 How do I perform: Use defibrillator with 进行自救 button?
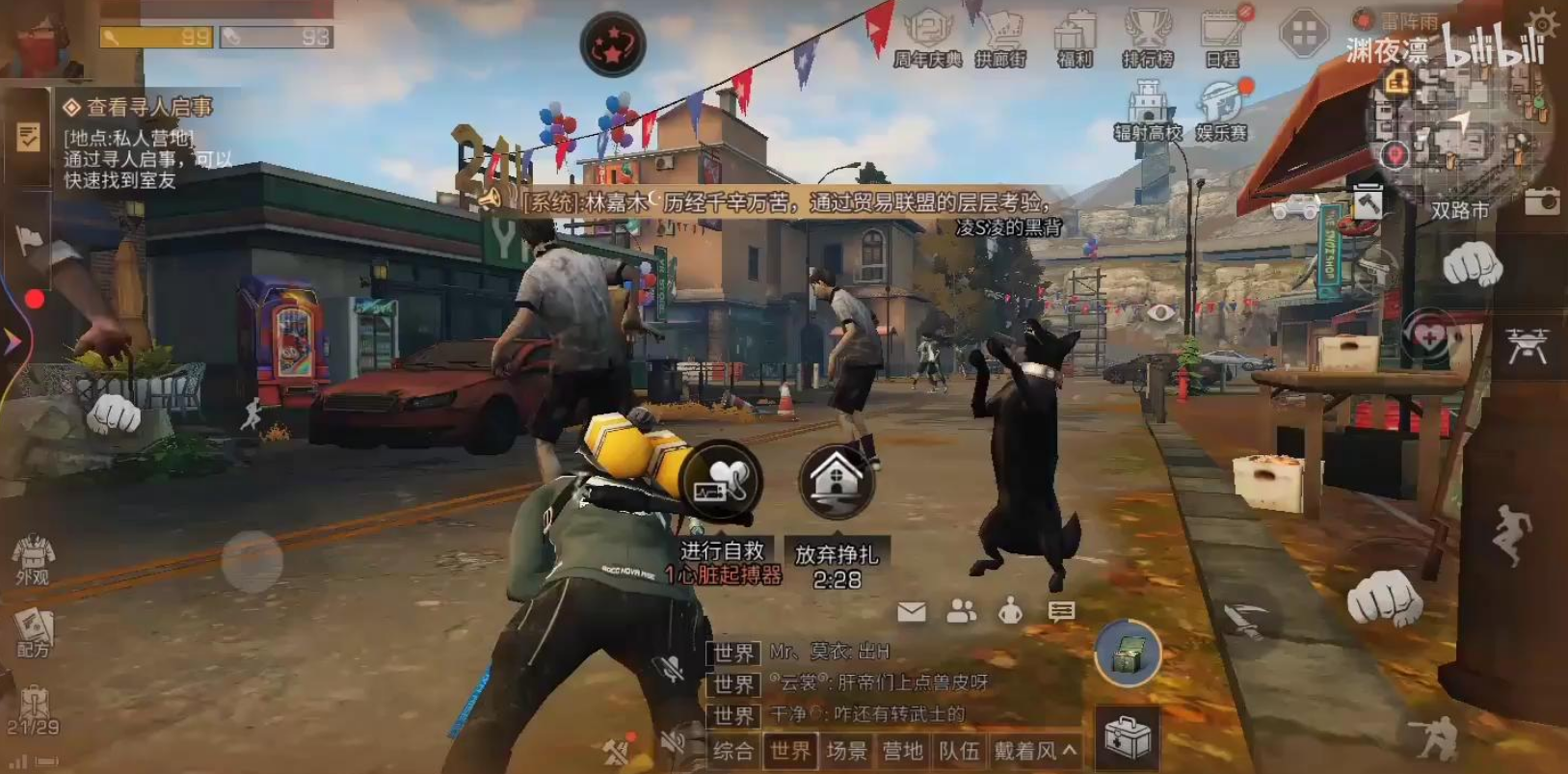point(722,480)
